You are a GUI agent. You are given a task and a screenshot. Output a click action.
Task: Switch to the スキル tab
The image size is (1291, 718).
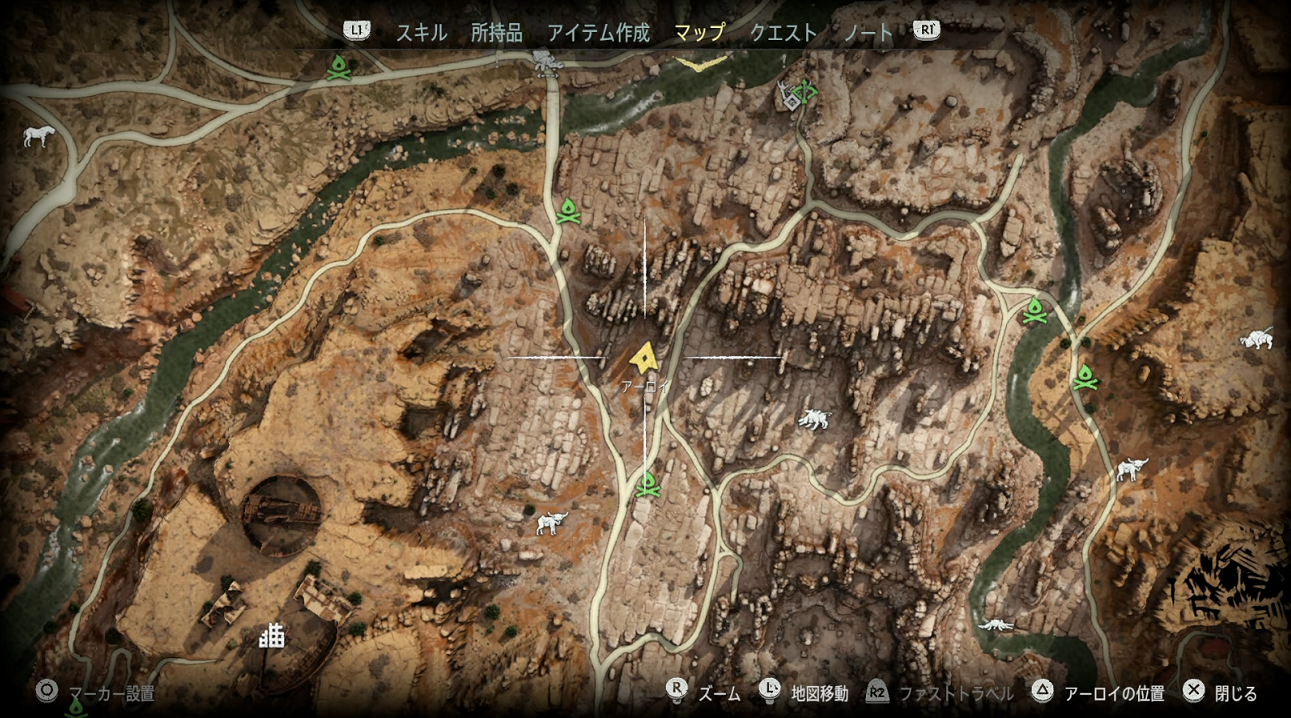[x=421, y=33]
